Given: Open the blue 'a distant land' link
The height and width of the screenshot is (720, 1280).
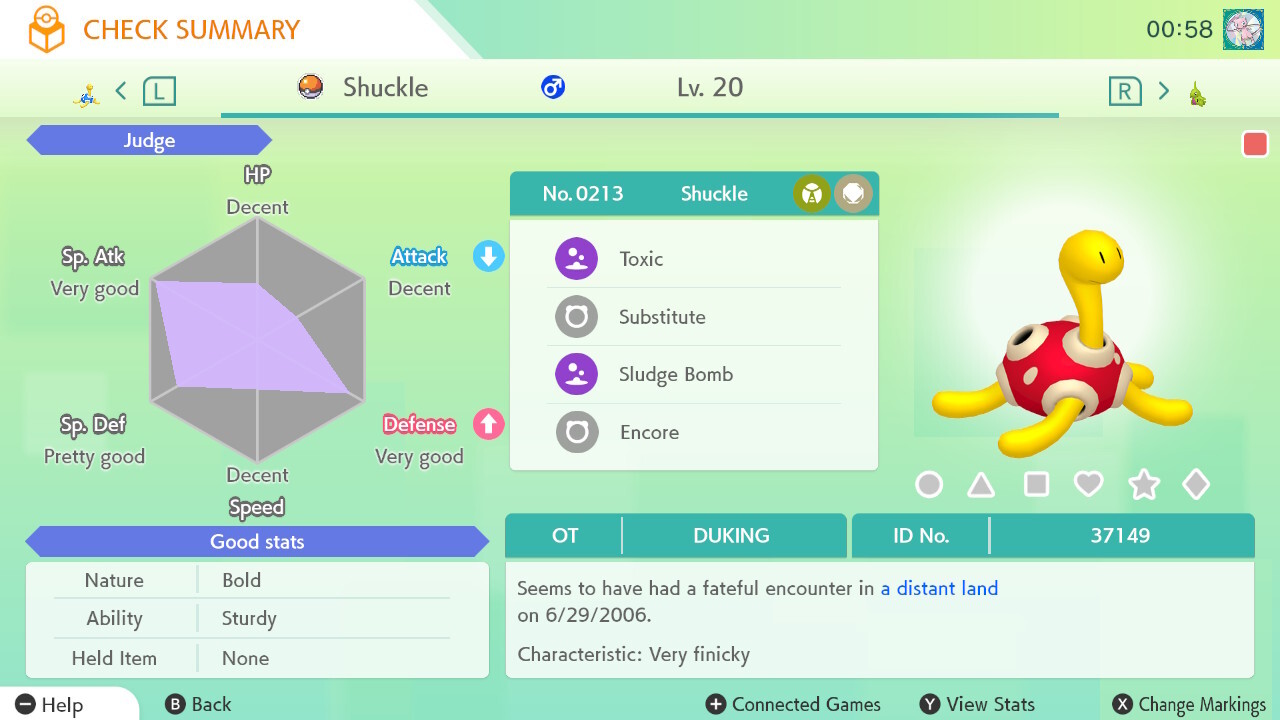Looking at the screenshot, I should click(939, 589).
